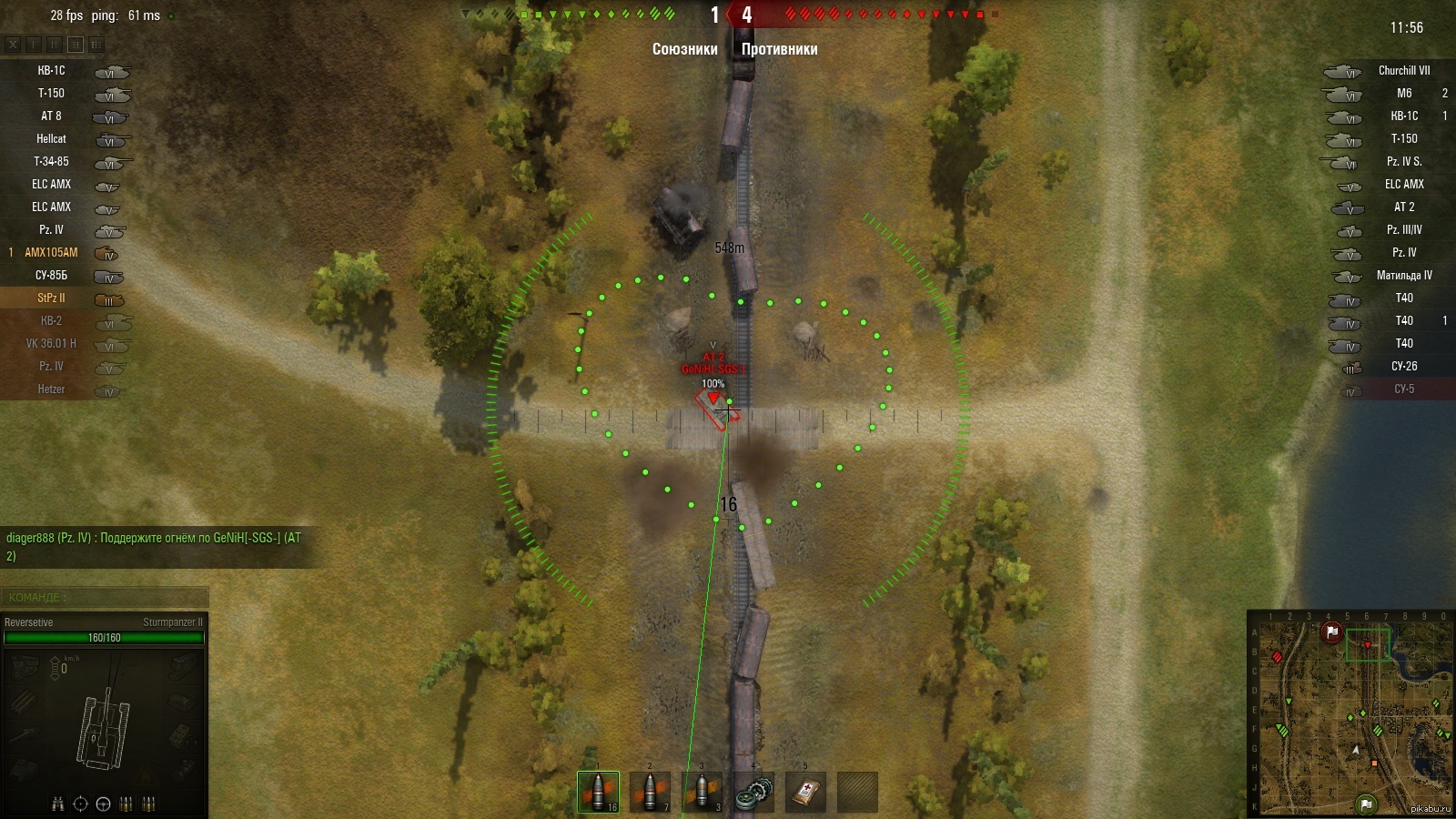The height and width of the screenshot is (819, 1456).
Task: Select the destroyed СУ-5 enemy row
Action: pyautogui.click(x=1403, y=389)
